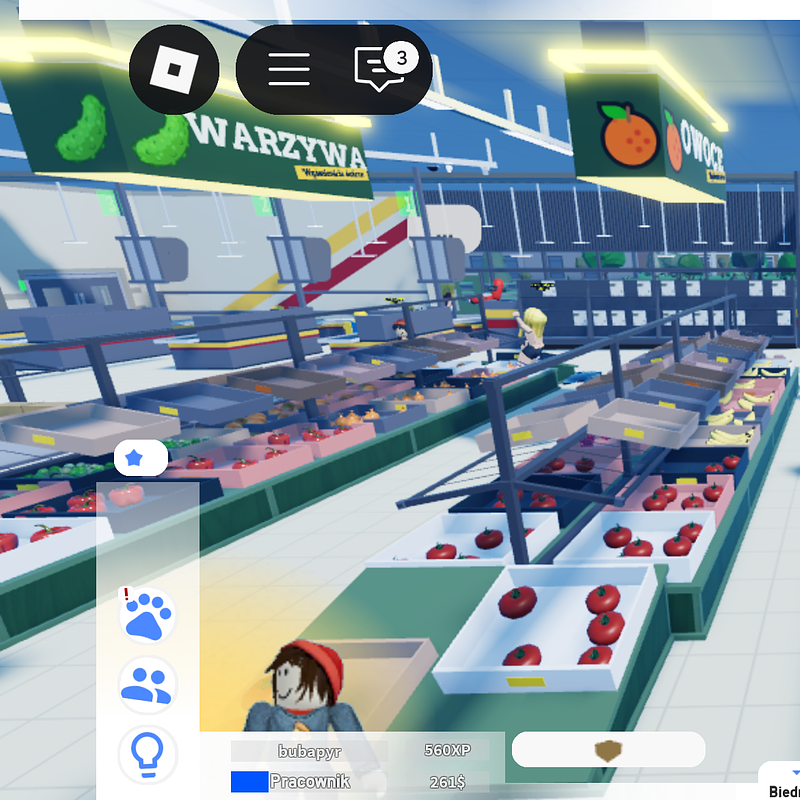The image size is (800, 800).
Task: Open the paw print menu
Action: point(148,614)
